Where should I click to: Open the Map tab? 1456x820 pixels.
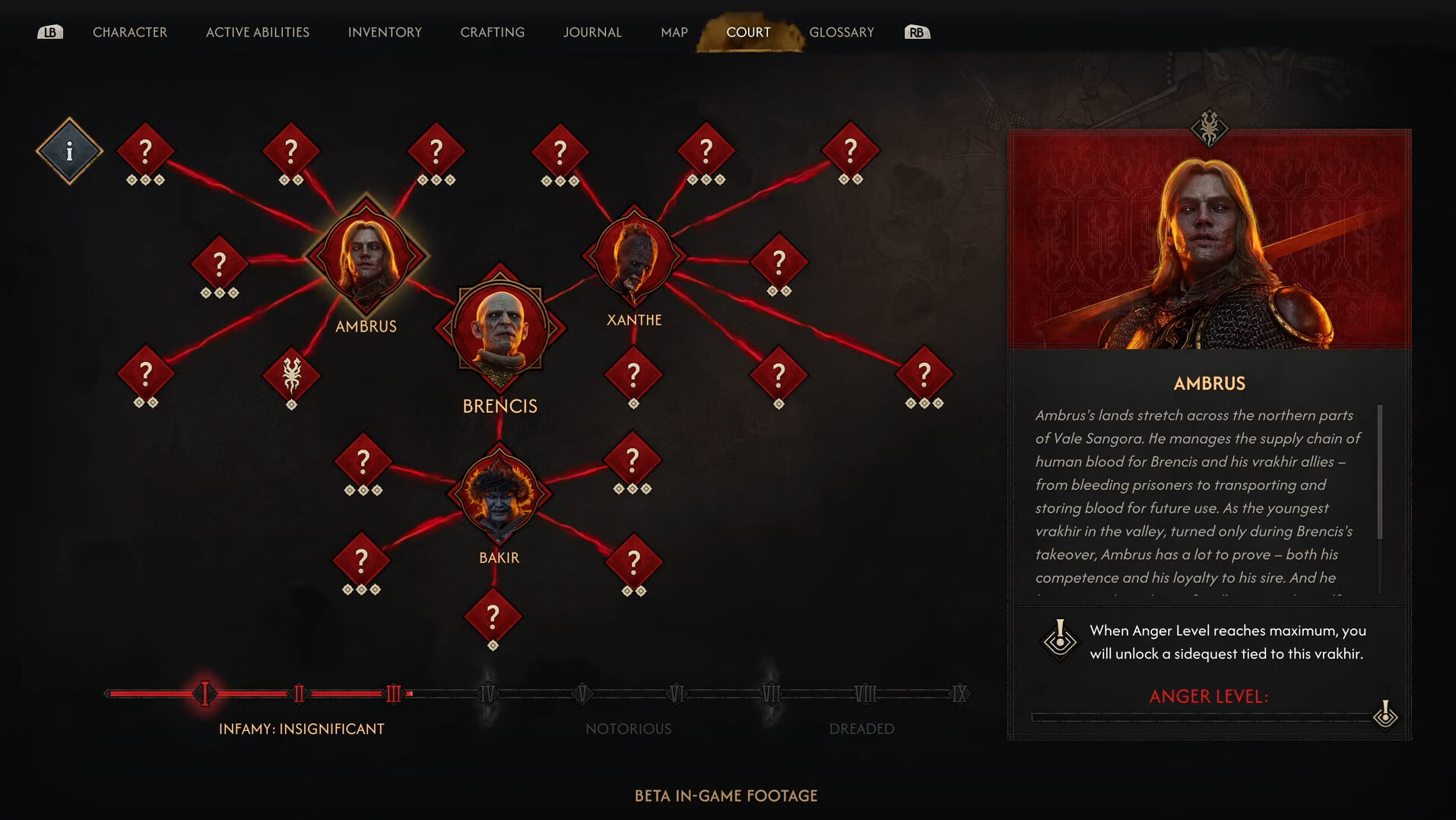point(672,32)
